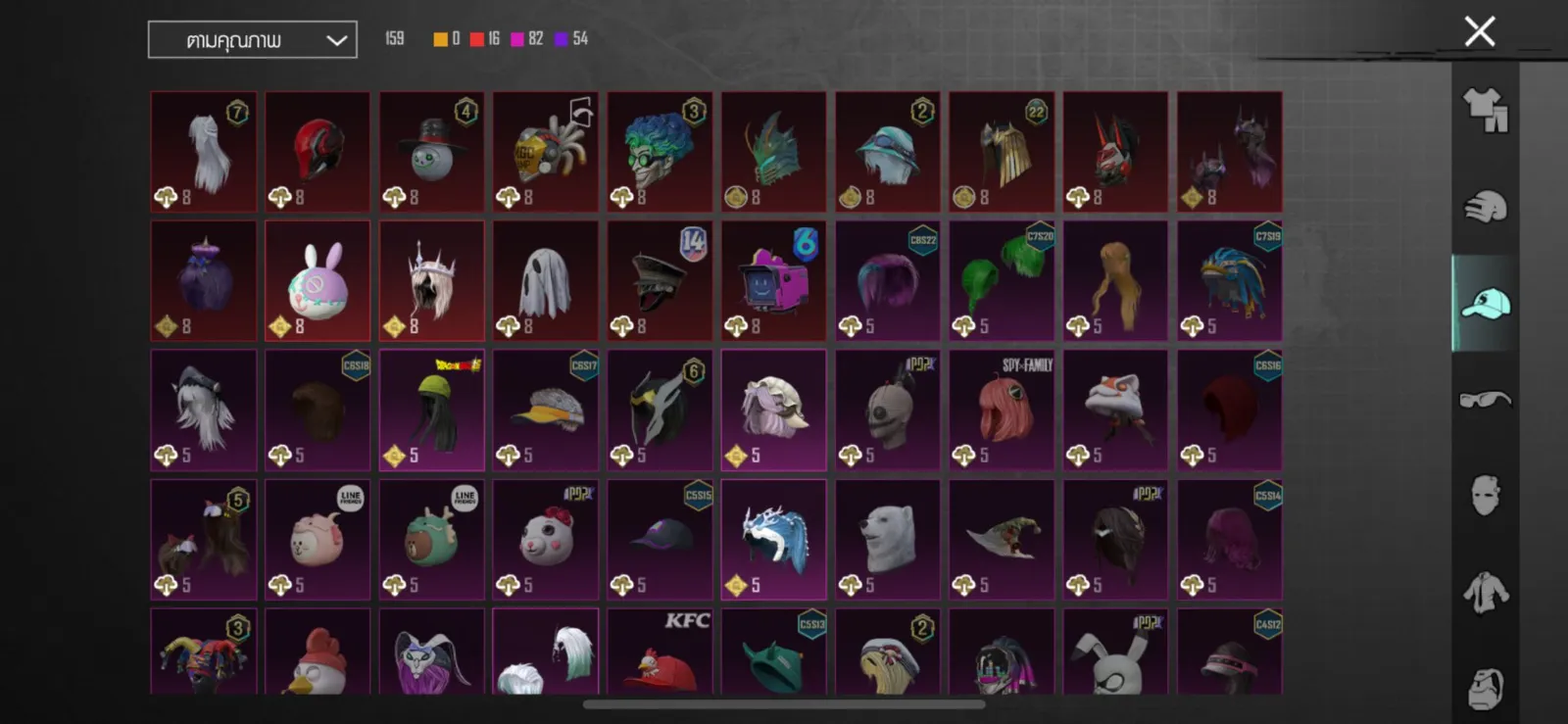The image size is (1568, 724).
Task: Choose the white ghost sheet headgear
Action: click(x=545, y=281)
